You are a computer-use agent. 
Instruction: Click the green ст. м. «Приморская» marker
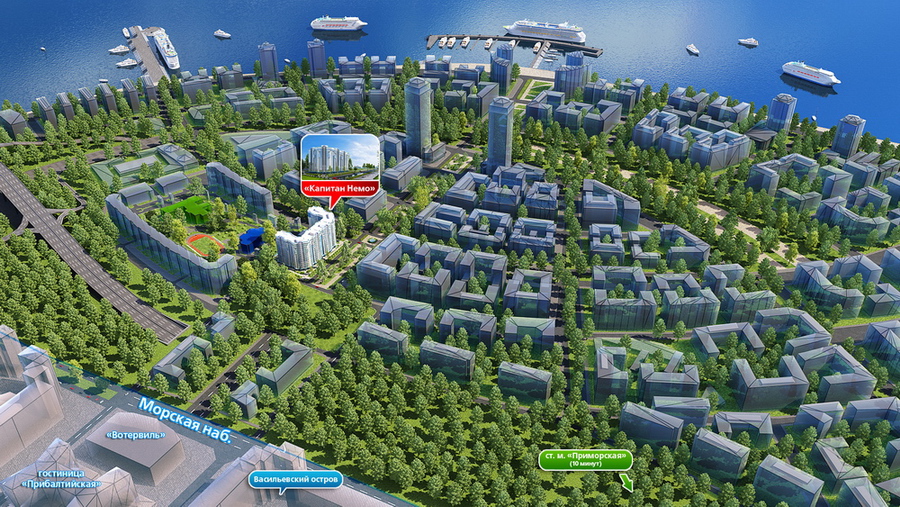tap(586, 459)
